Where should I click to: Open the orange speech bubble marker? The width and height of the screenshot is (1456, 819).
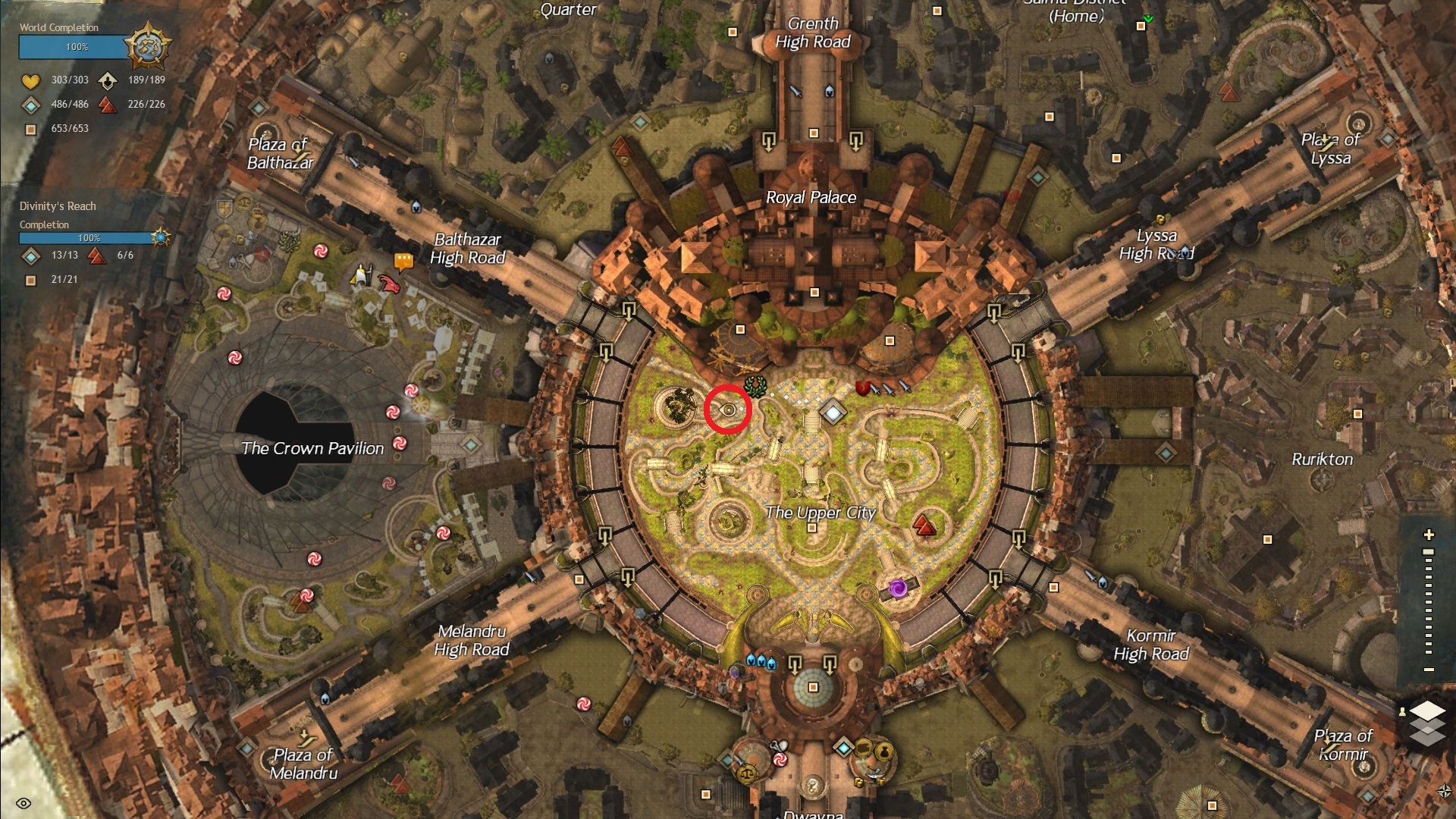(x=403, y=262)
